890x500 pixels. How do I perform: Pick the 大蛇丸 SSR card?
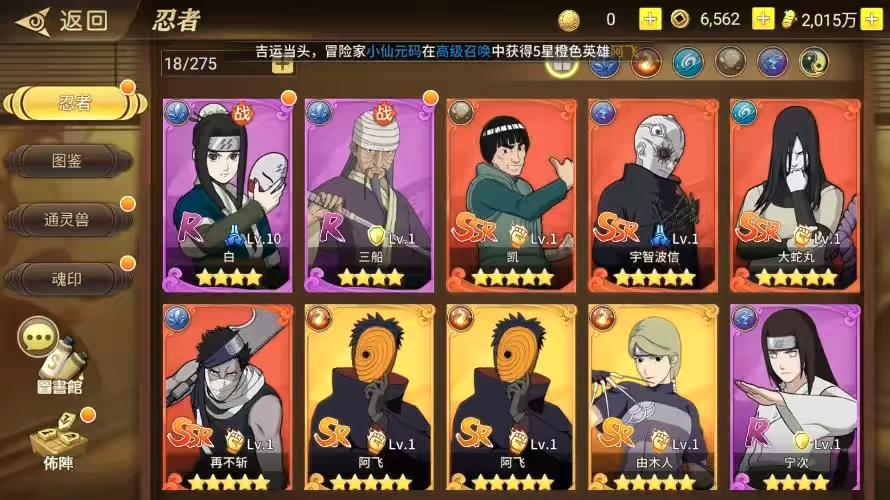796,193
